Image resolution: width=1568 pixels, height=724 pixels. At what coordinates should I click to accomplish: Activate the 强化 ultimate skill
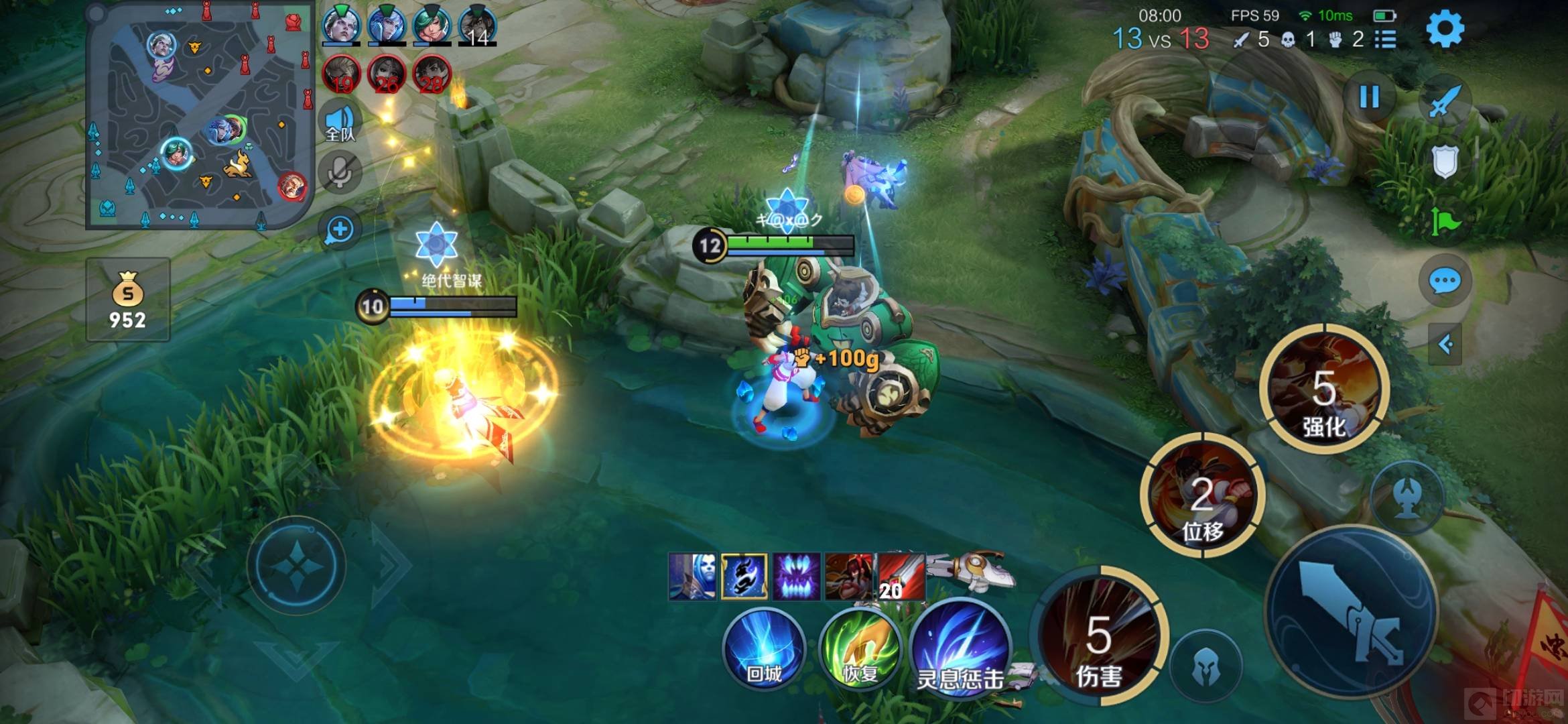1323,389
